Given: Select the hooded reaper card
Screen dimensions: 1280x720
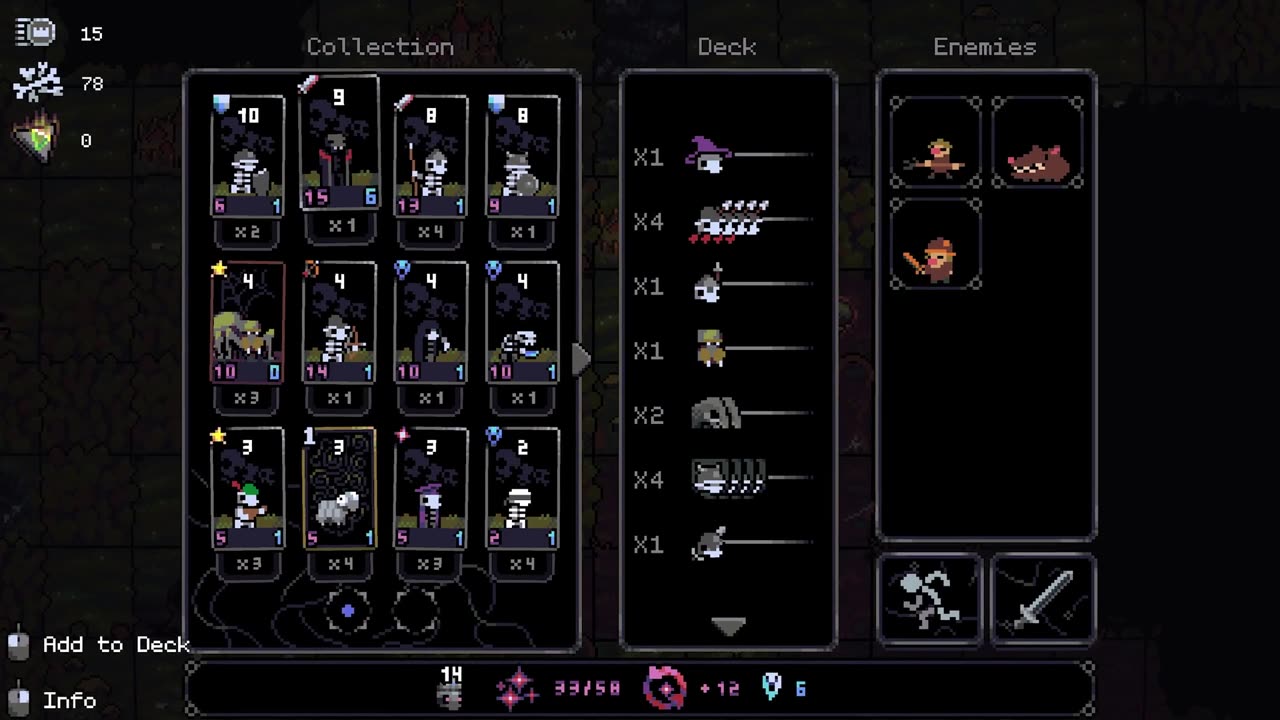Looking at the screenshot, I should tap(430, 323).
